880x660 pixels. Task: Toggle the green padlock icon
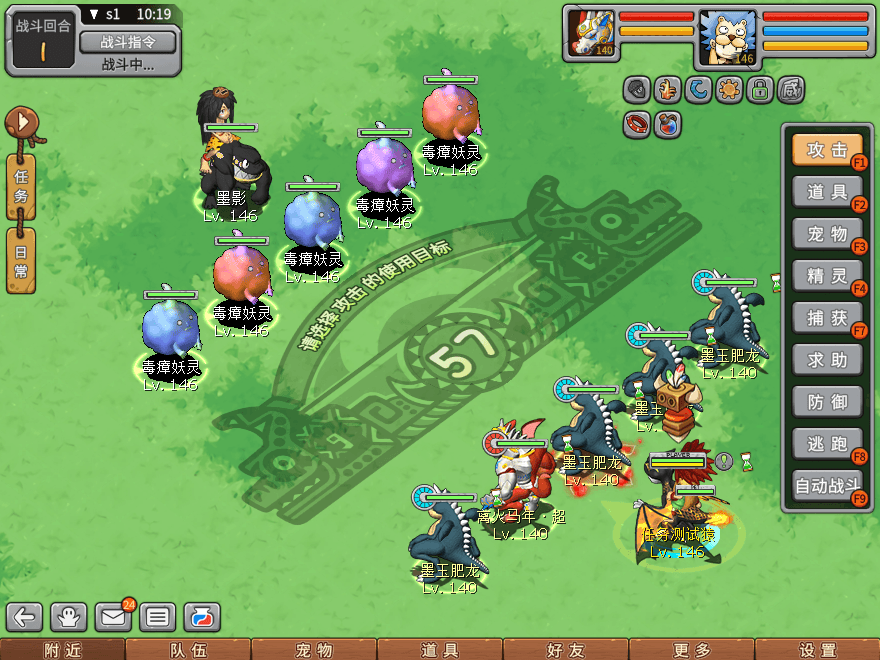tap(761, 90)
